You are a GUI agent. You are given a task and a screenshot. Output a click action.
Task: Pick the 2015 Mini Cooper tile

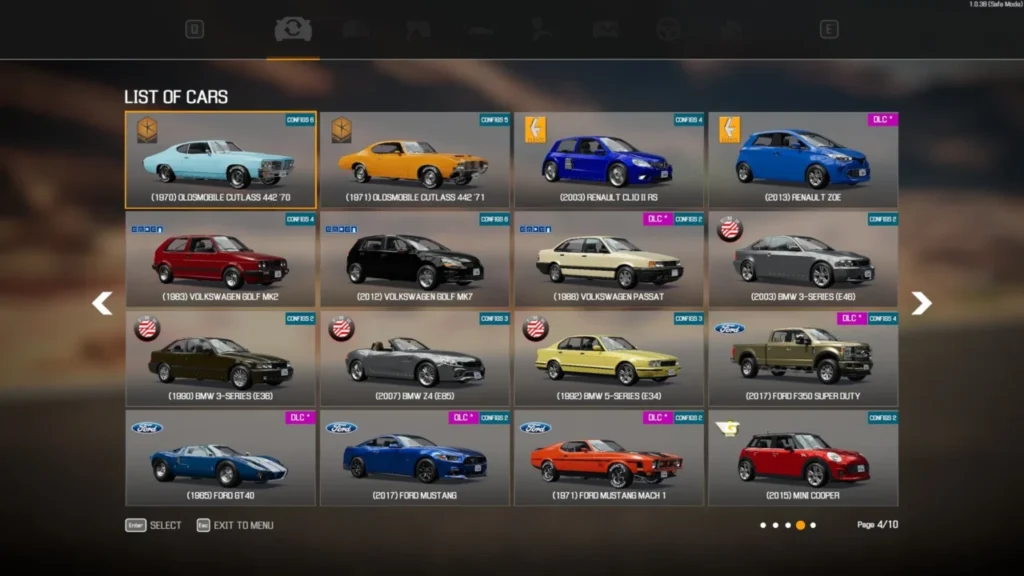[803, 457]
